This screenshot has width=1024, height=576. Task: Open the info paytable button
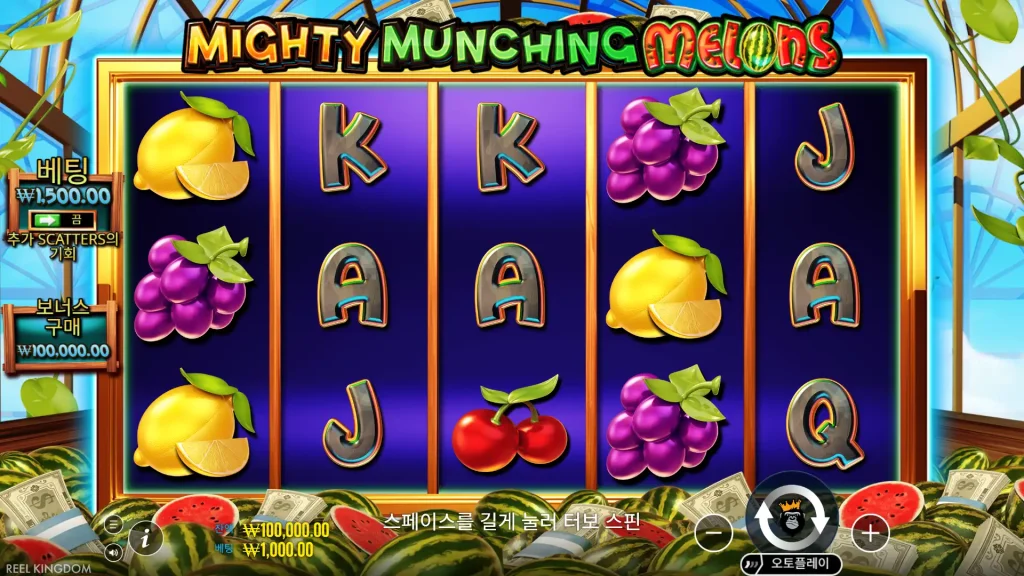(146, 536)
